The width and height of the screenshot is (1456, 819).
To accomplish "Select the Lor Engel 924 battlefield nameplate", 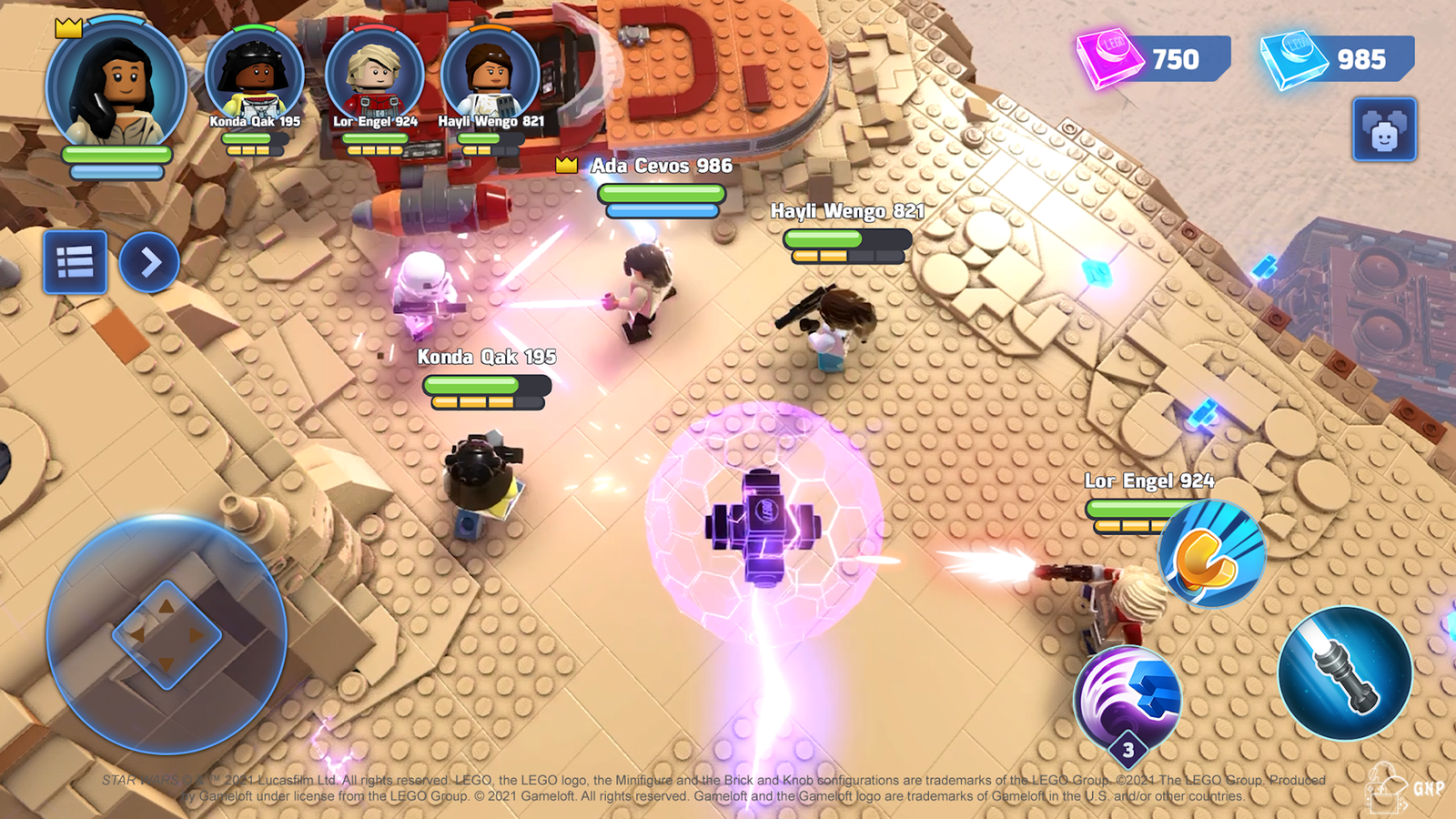I will tap(1149, 480).
